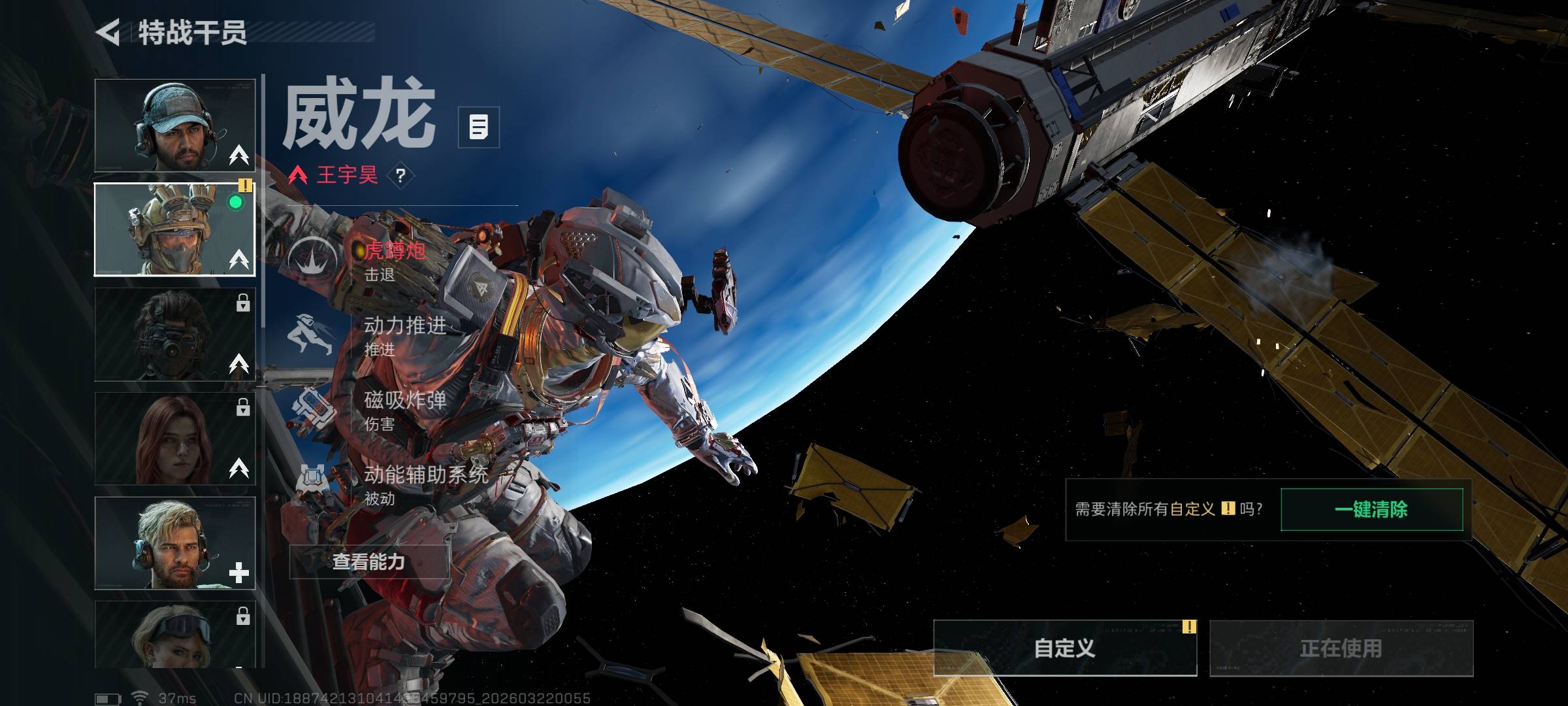1568x706 pixels.
Task: Show the question mark help for 王宇昊
Action: (x=400, y=175)
